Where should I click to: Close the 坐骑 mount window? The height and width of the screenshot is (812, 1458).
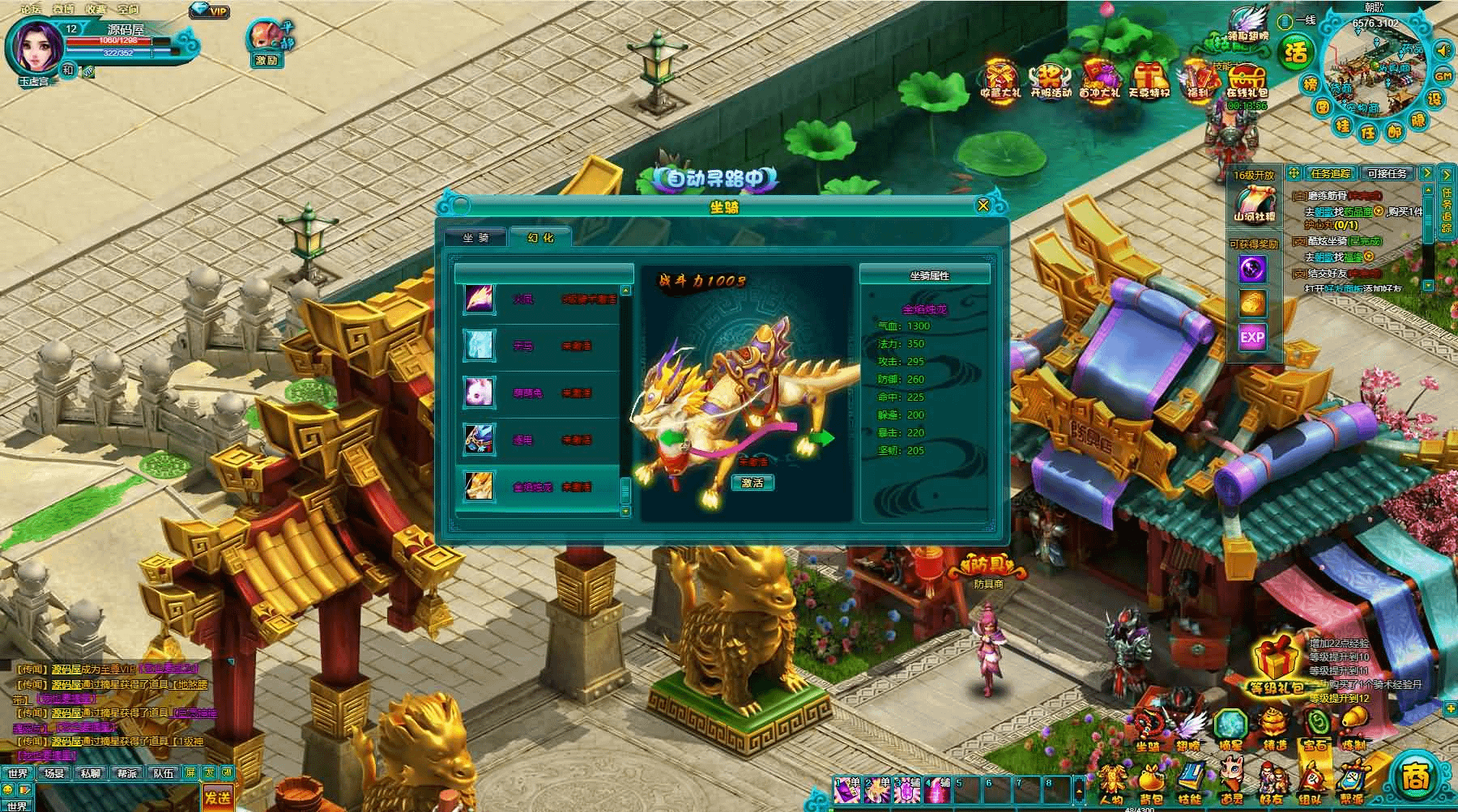click(983, 206)
